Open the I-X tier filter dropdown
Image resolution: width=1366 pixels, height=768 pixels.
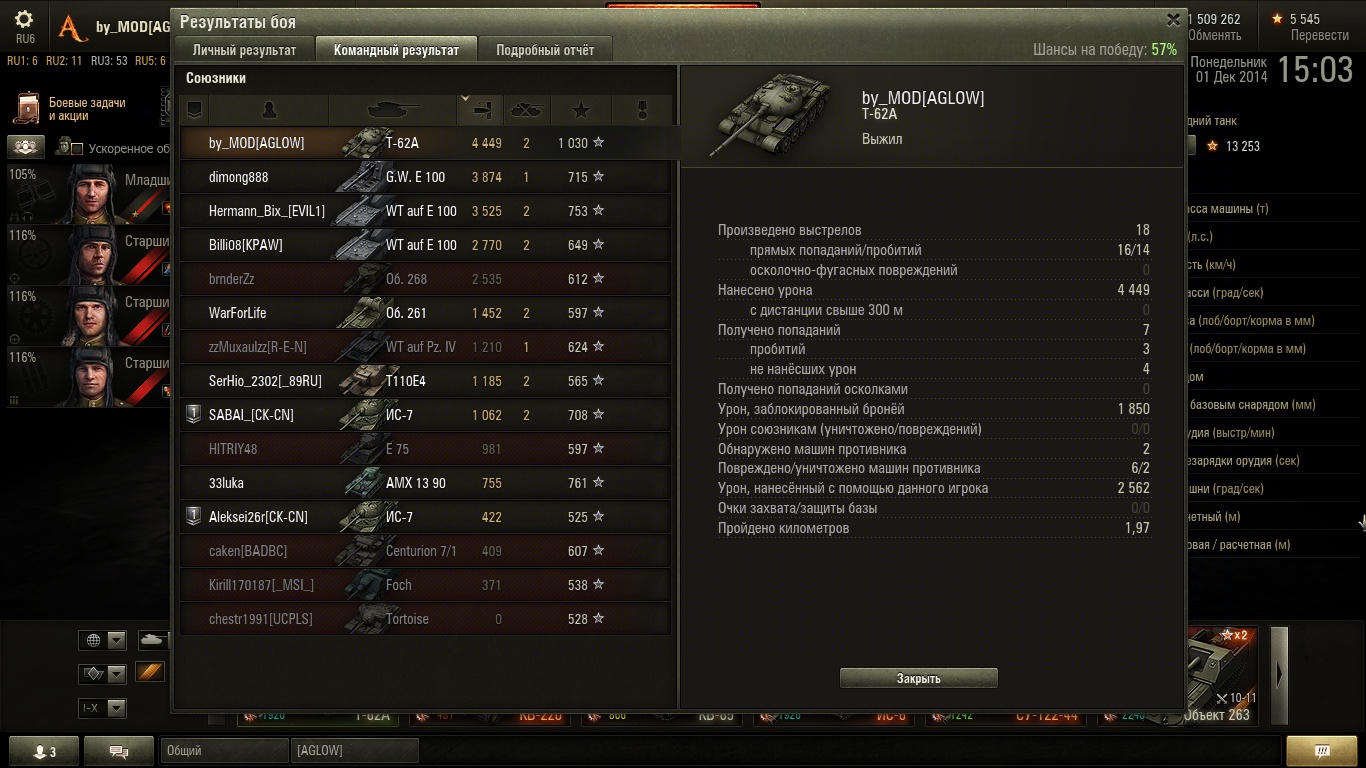tap(103, 708)
